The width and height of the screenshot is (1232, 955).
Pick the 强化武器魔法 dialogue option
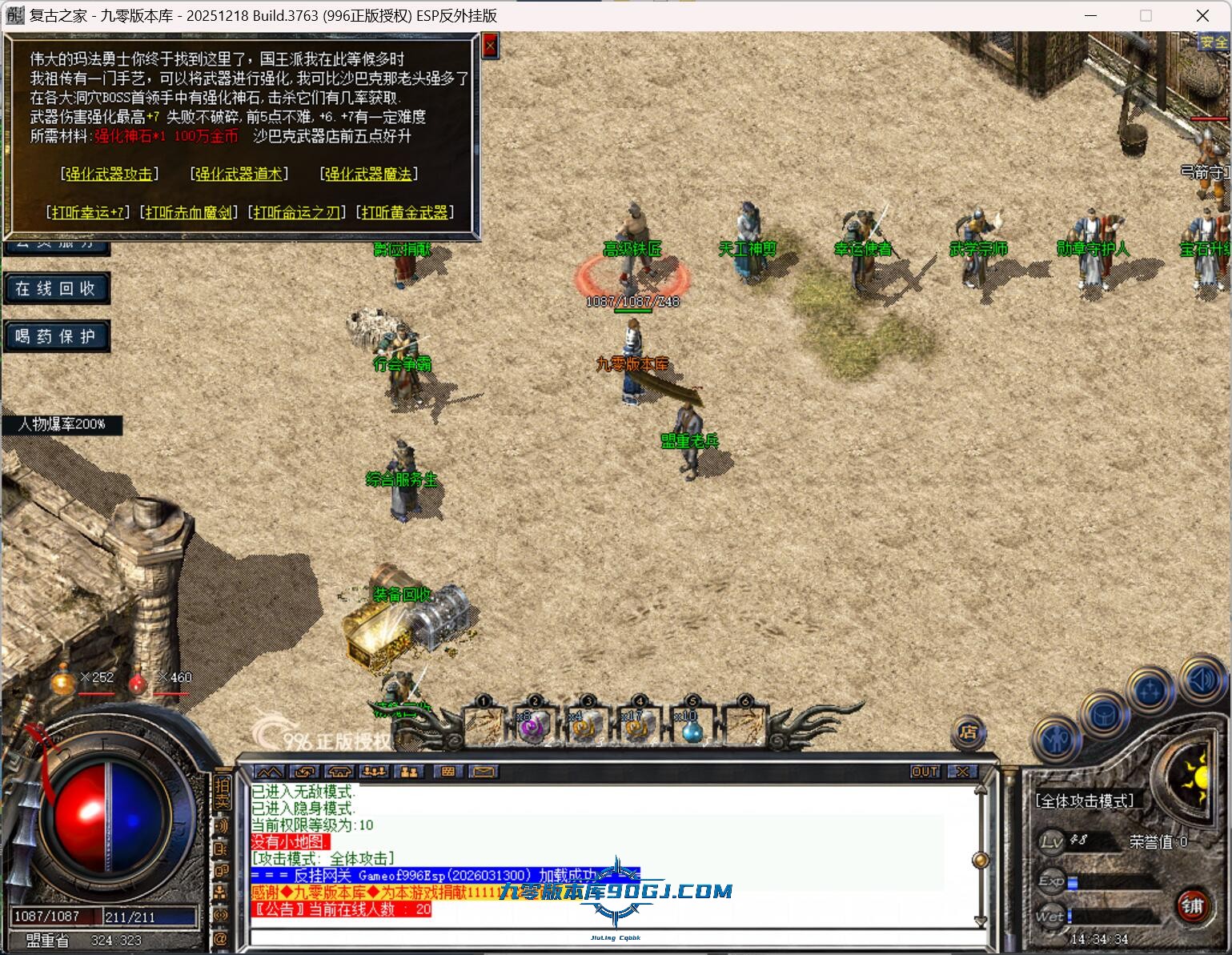[x=368, y=174]
